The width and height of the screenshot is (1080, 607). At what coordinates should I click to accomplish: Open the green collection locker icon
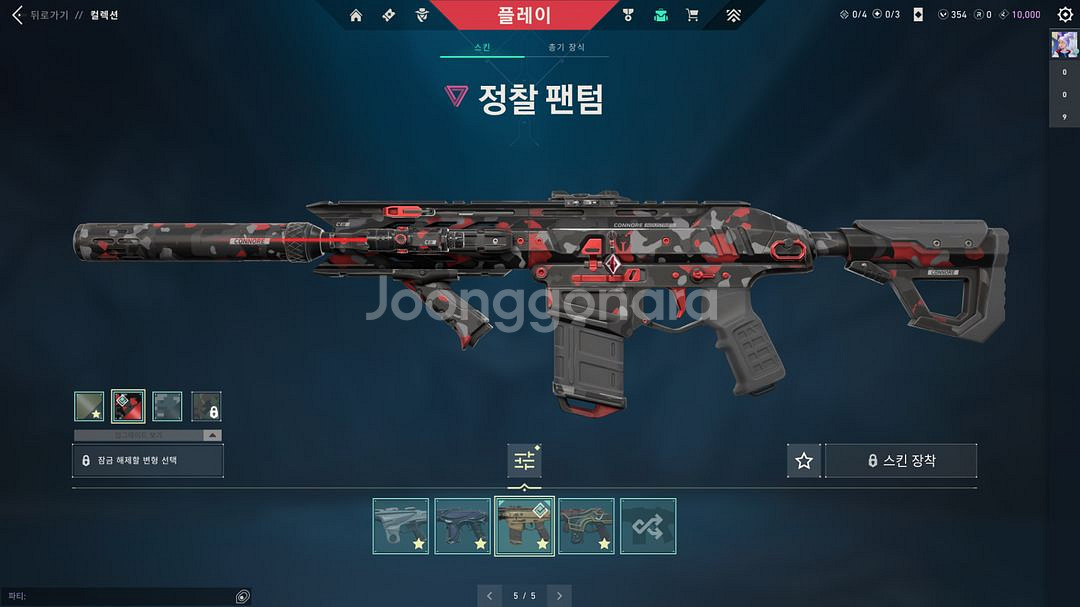click(x=660, y=15)
